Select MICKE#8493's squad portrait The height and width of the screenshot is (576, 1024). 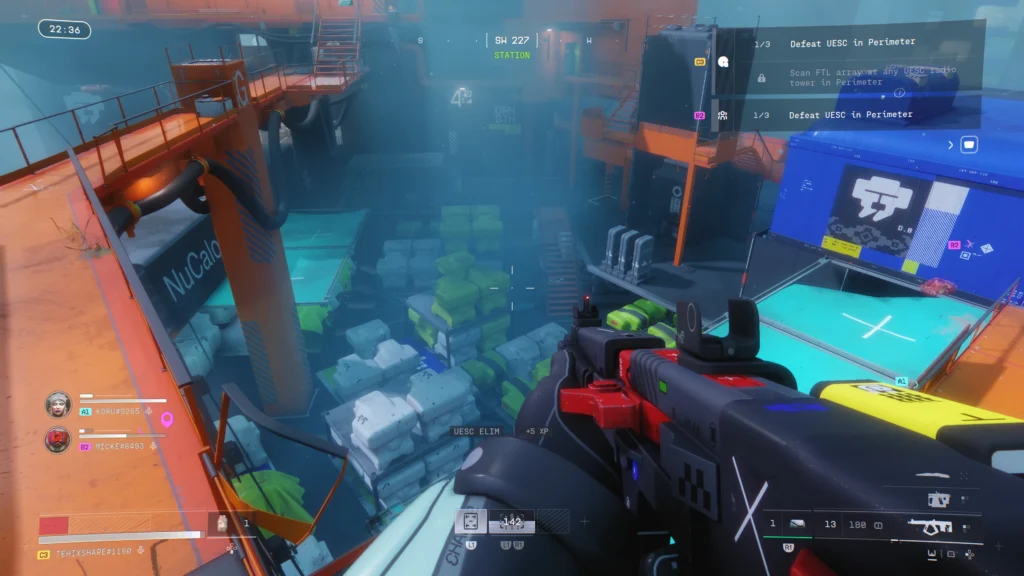[x=58, y=439]
